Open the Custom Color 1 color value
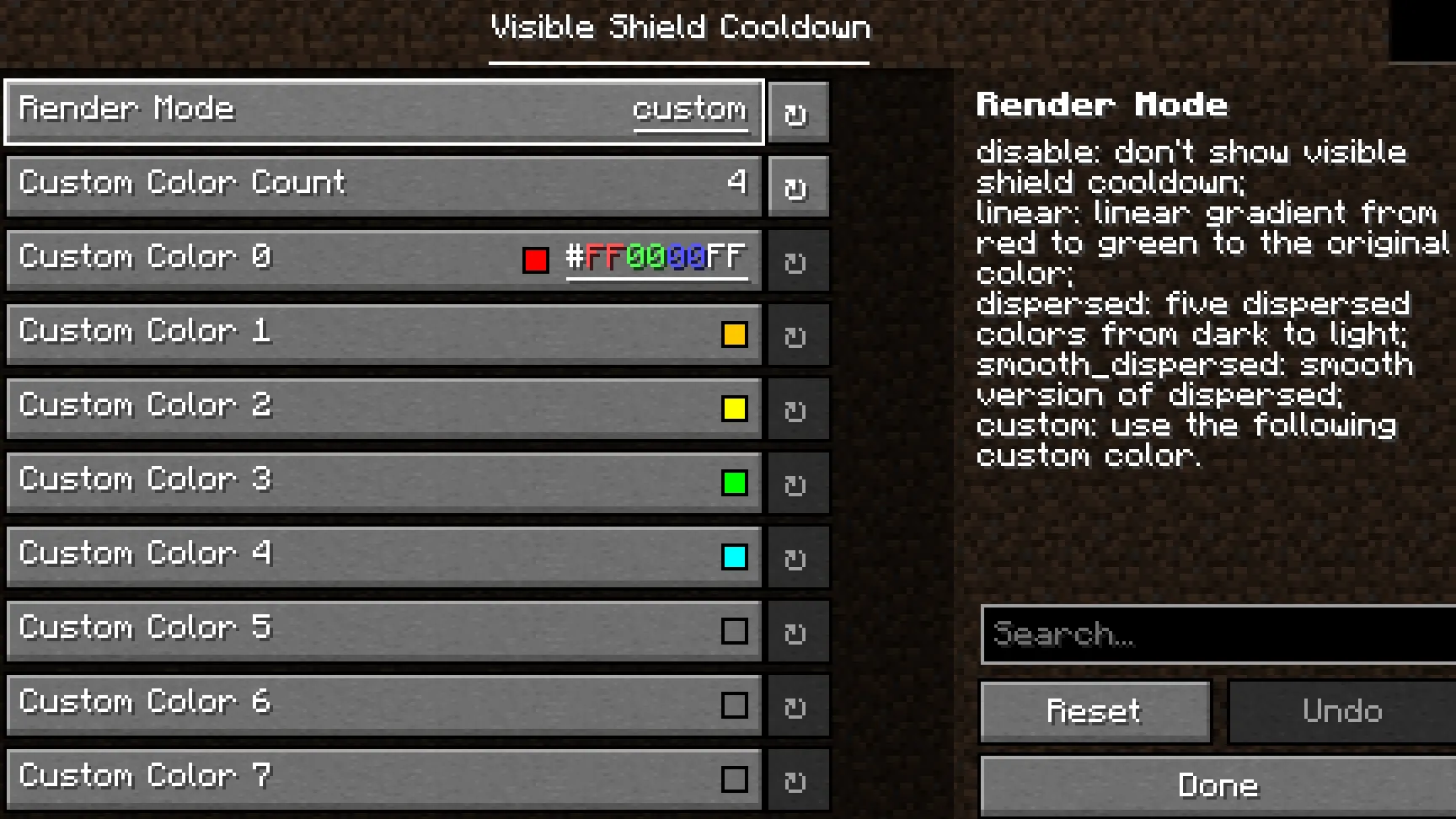1456x819 pixels. point(735,335)
